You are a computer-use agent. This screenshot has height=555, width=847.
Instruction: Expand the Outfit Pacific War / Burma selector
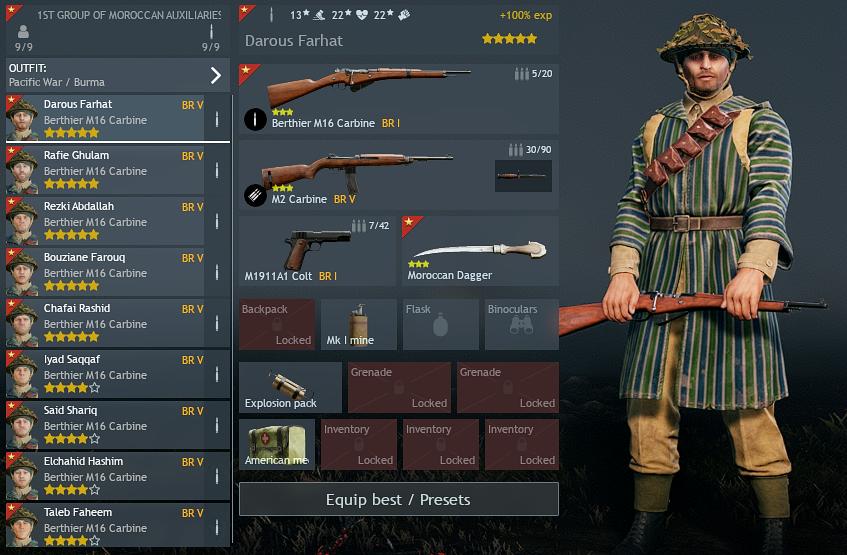(116, 75)
